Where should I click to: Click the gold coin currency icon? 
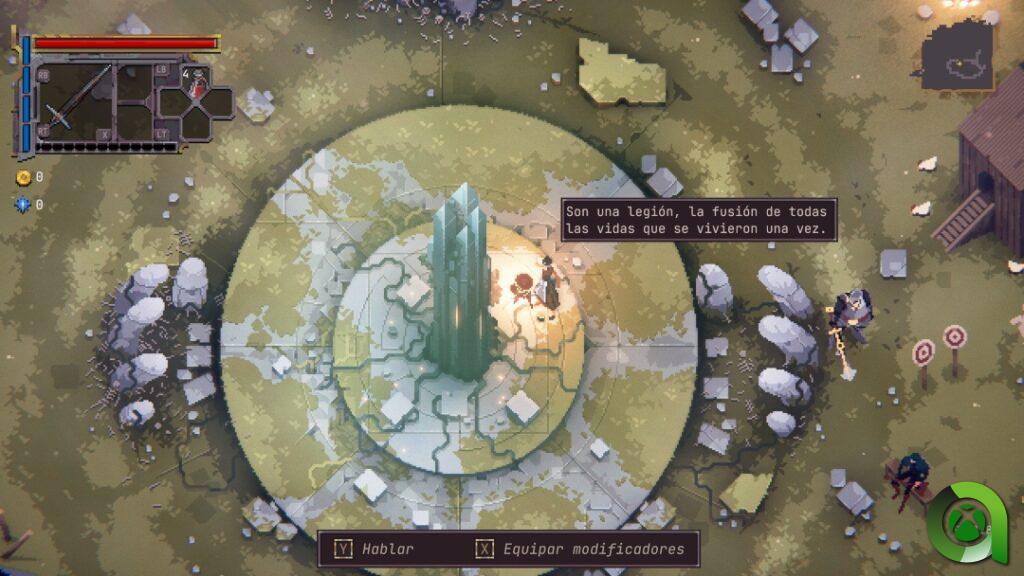pos(23,177)
